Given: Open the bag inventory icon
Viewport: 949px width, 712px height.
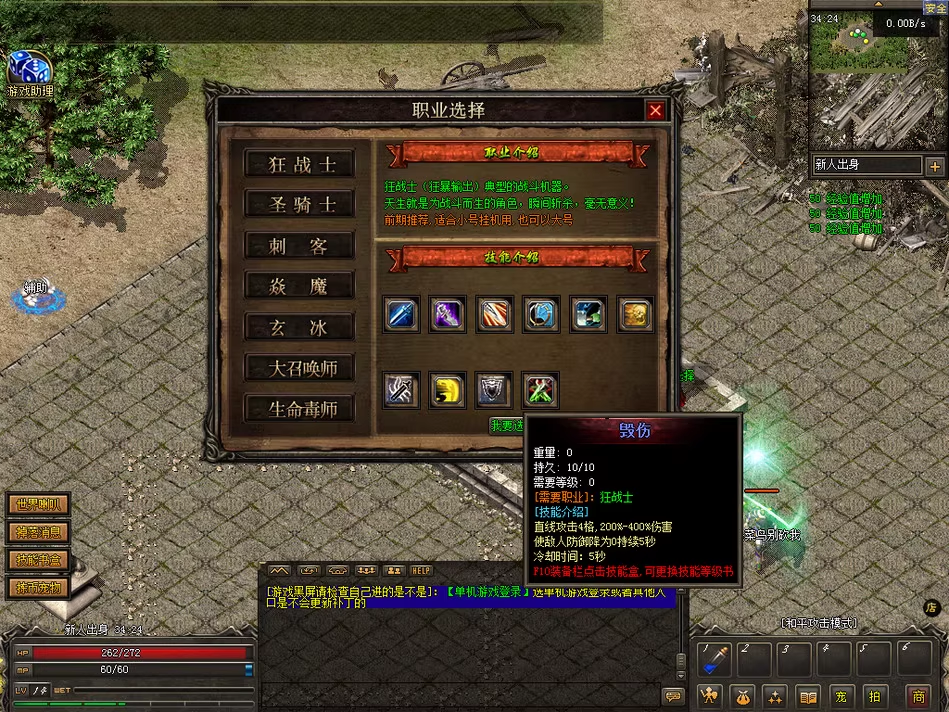Looking at the screenshot, I should click(x=742, y=695).
